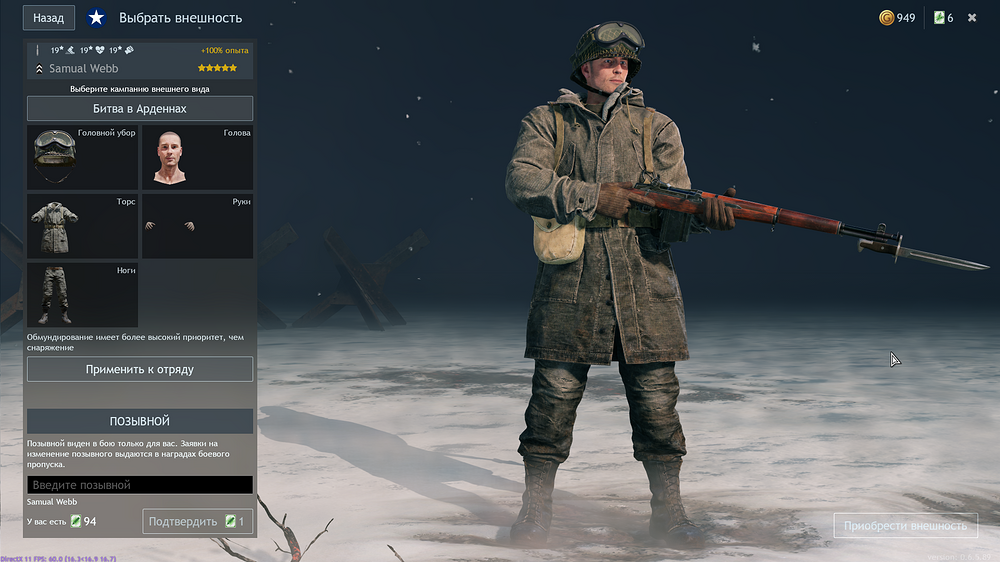Open the green order ticket balance
This screenshot has height=562, width=1000.
pos(943,18)
